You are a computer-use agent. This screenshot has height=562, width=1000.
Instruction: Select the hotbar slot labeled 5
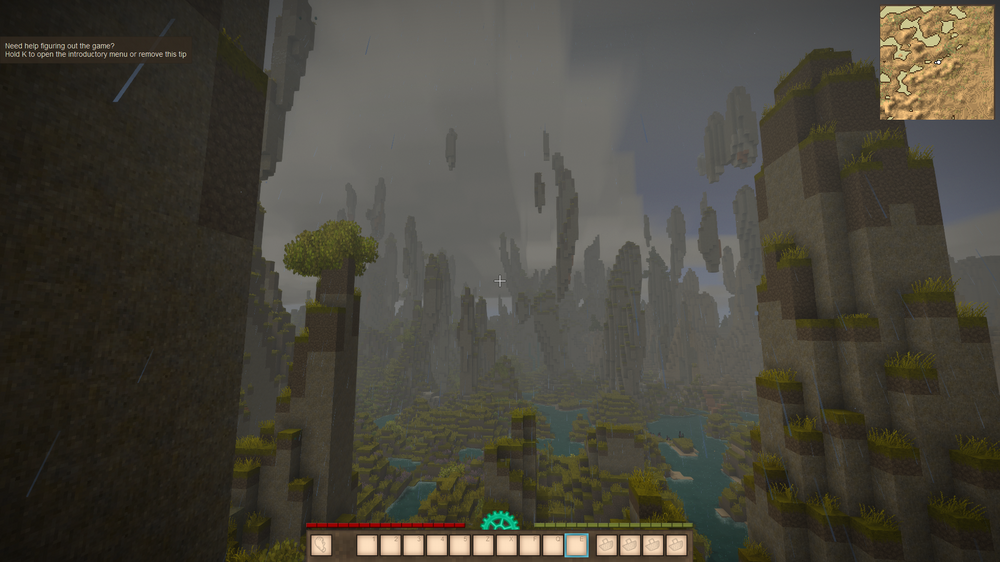click(460, 545)
